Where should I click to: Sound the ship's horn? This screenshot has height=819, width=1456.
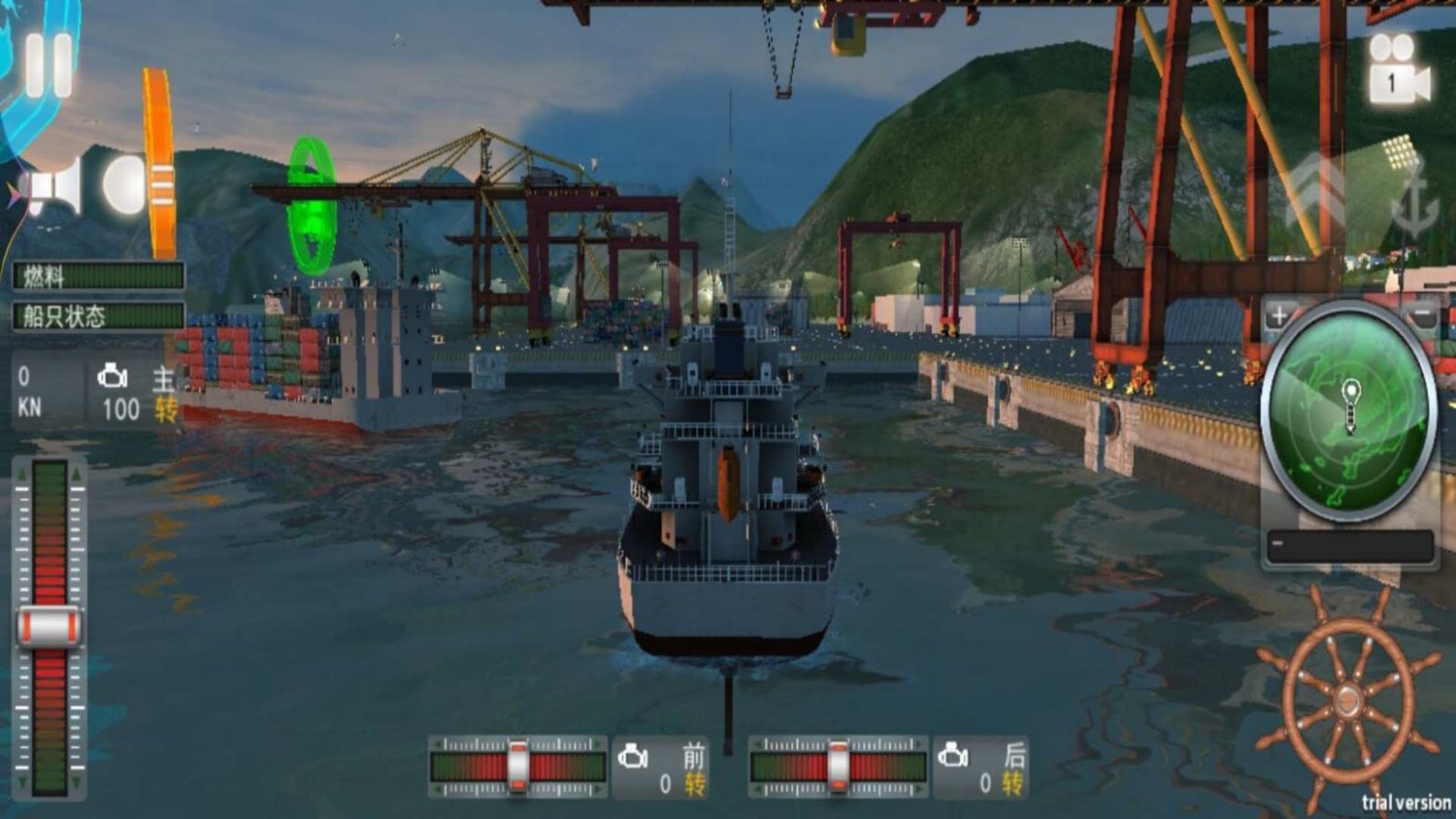(55, 187)
